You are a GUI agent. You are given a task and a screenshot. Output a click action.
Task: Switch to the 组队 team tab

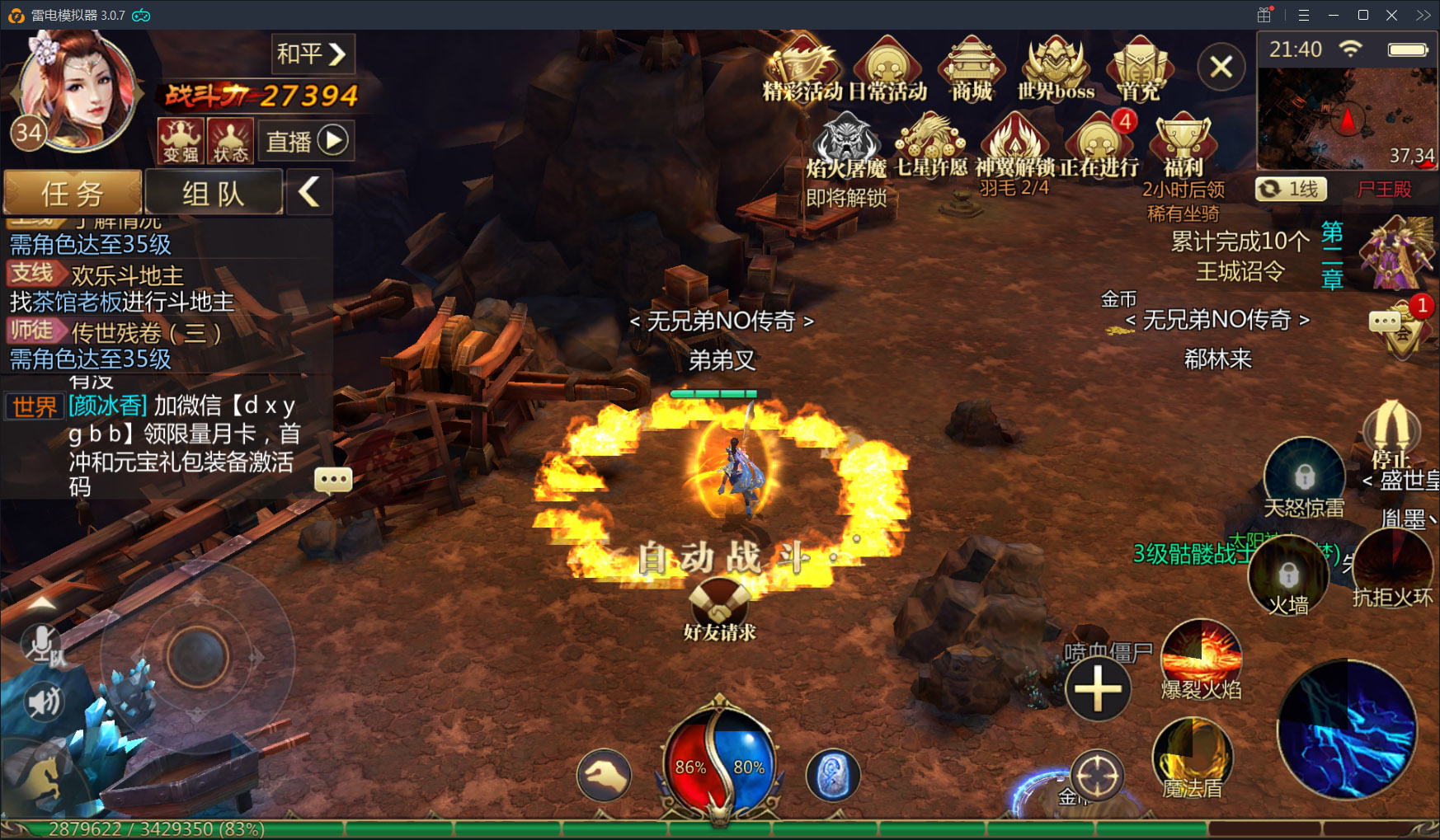pos(214,193)
